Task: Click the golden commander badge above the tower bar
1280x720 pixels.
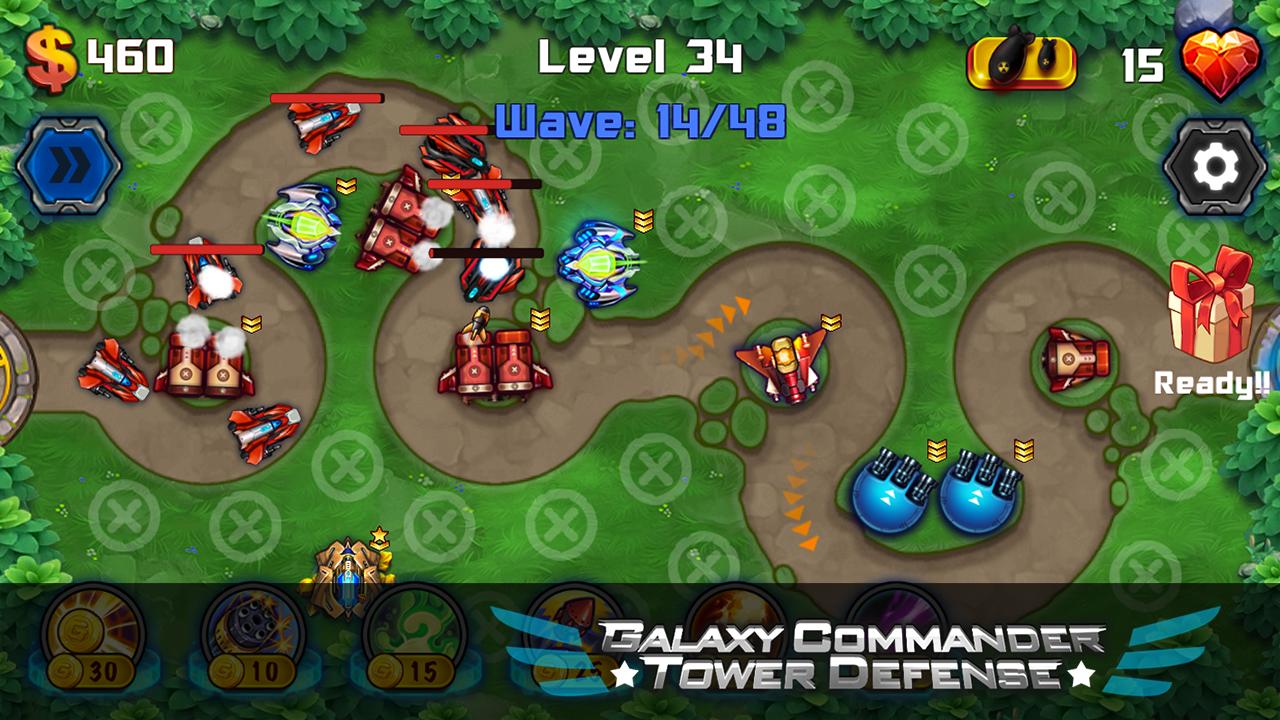Action: pyautogui.click(x=347, y=578)
